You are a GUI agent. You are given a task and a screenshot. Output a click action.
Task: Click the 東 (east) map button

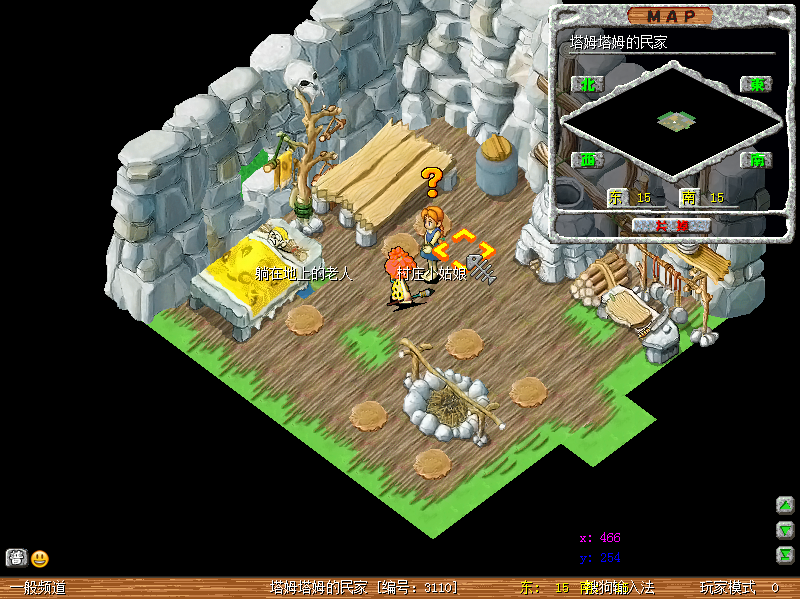pos(756,85)
